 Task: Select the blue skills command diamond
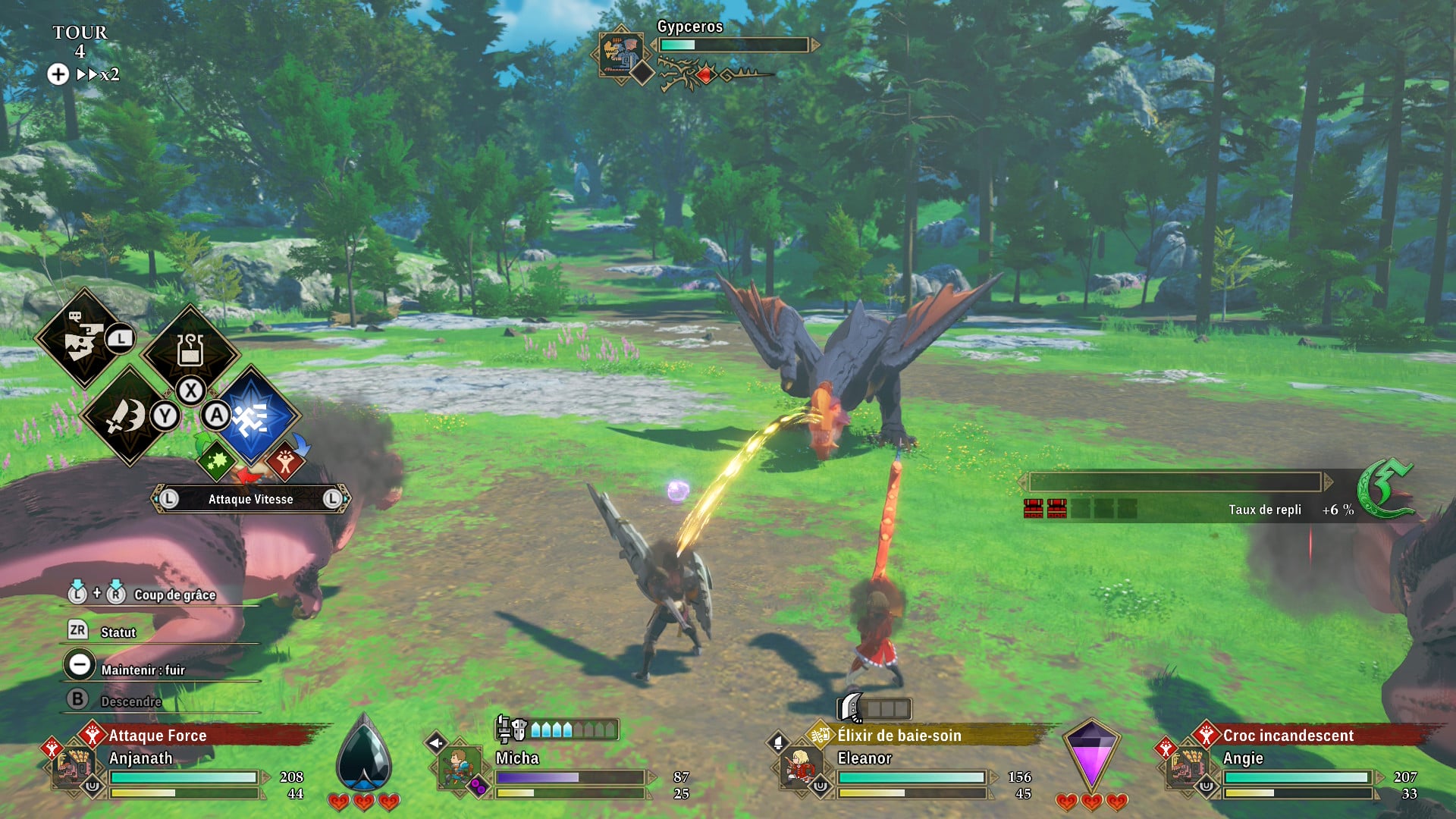[x=253, y=416]
